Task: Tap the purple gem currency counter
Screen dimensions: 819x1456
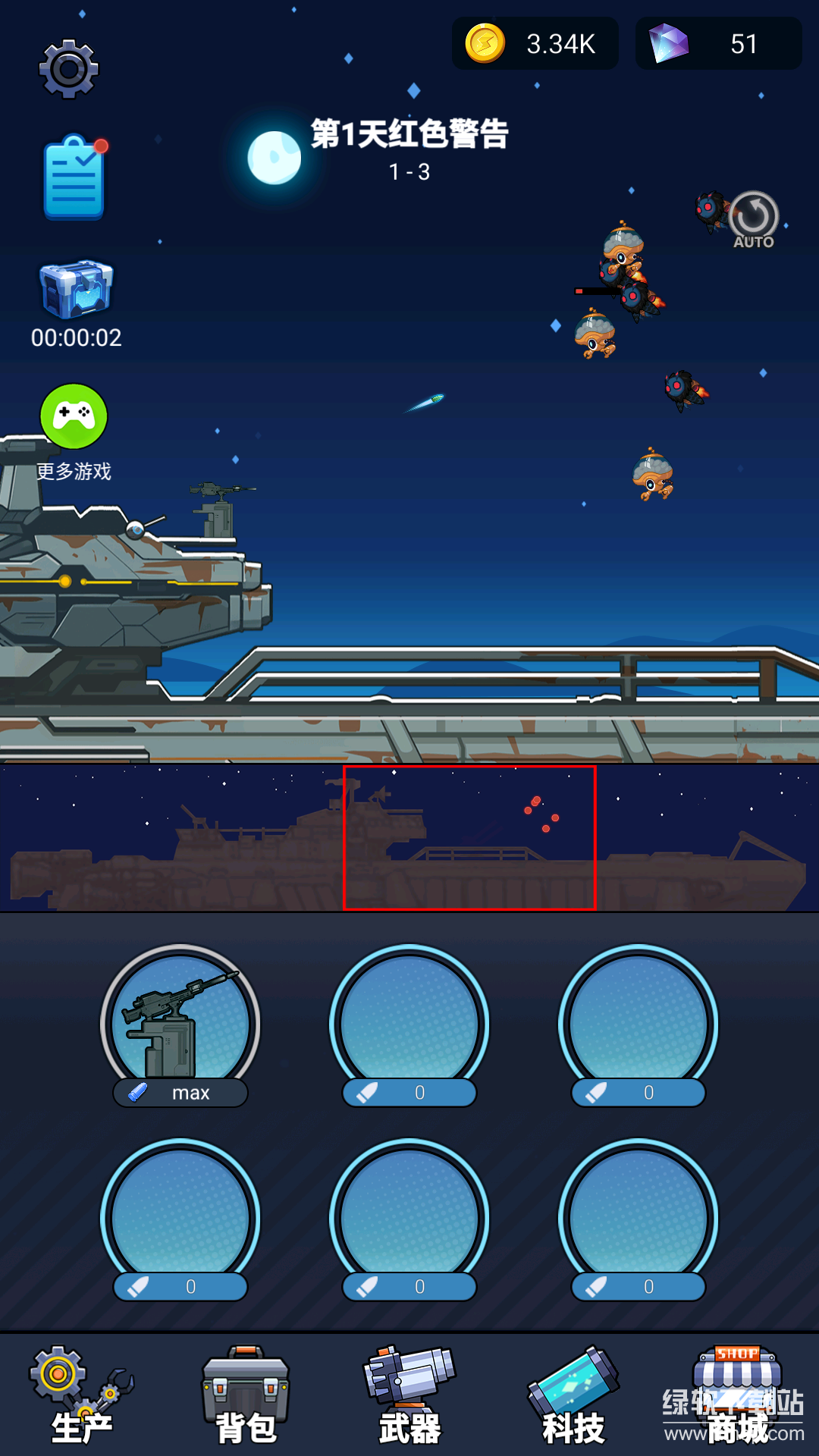Action: tap(718, 44)
